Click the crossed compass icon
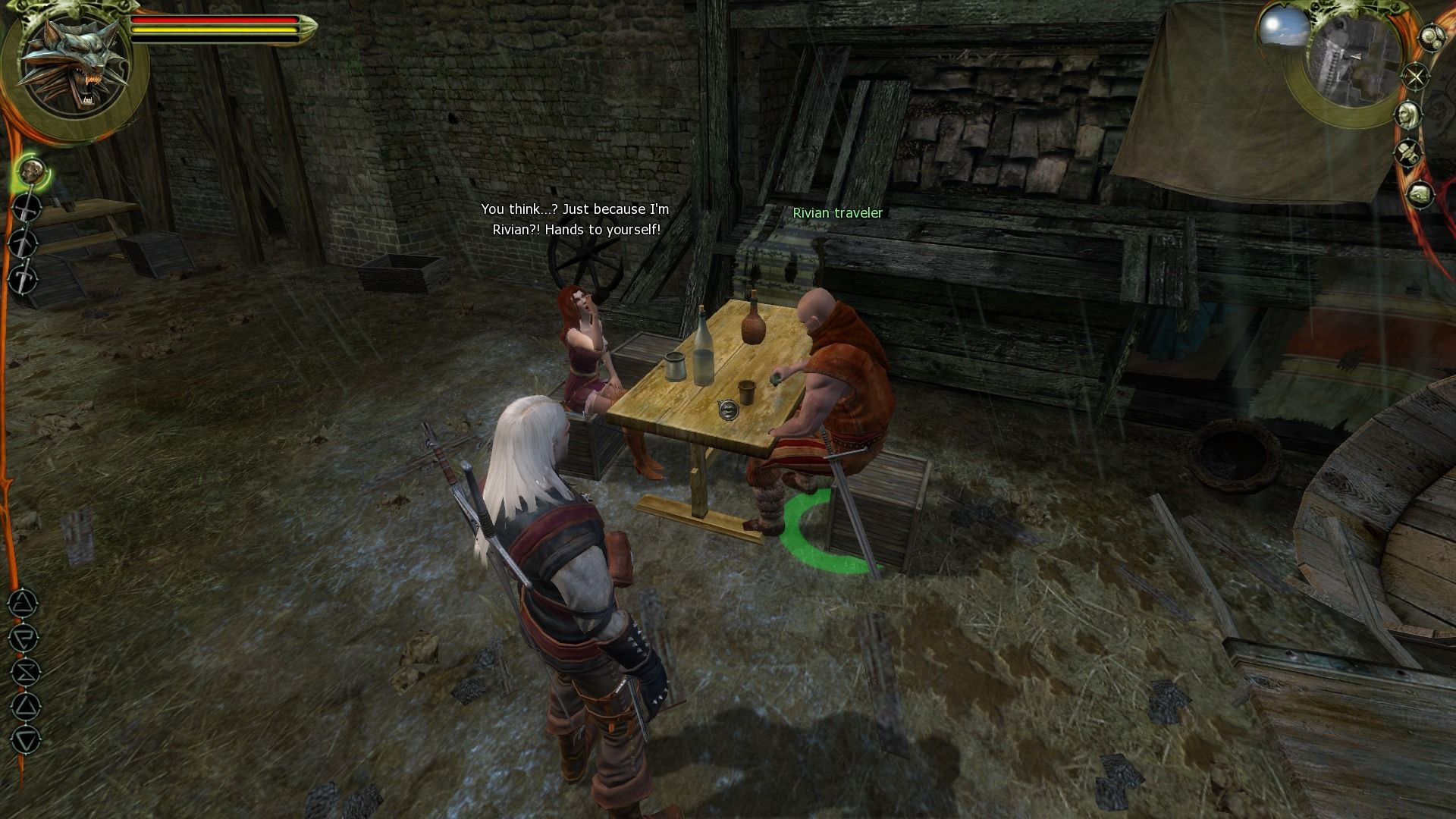Viewport: 1456px width, 819px height. click(x=1415, y=77)
